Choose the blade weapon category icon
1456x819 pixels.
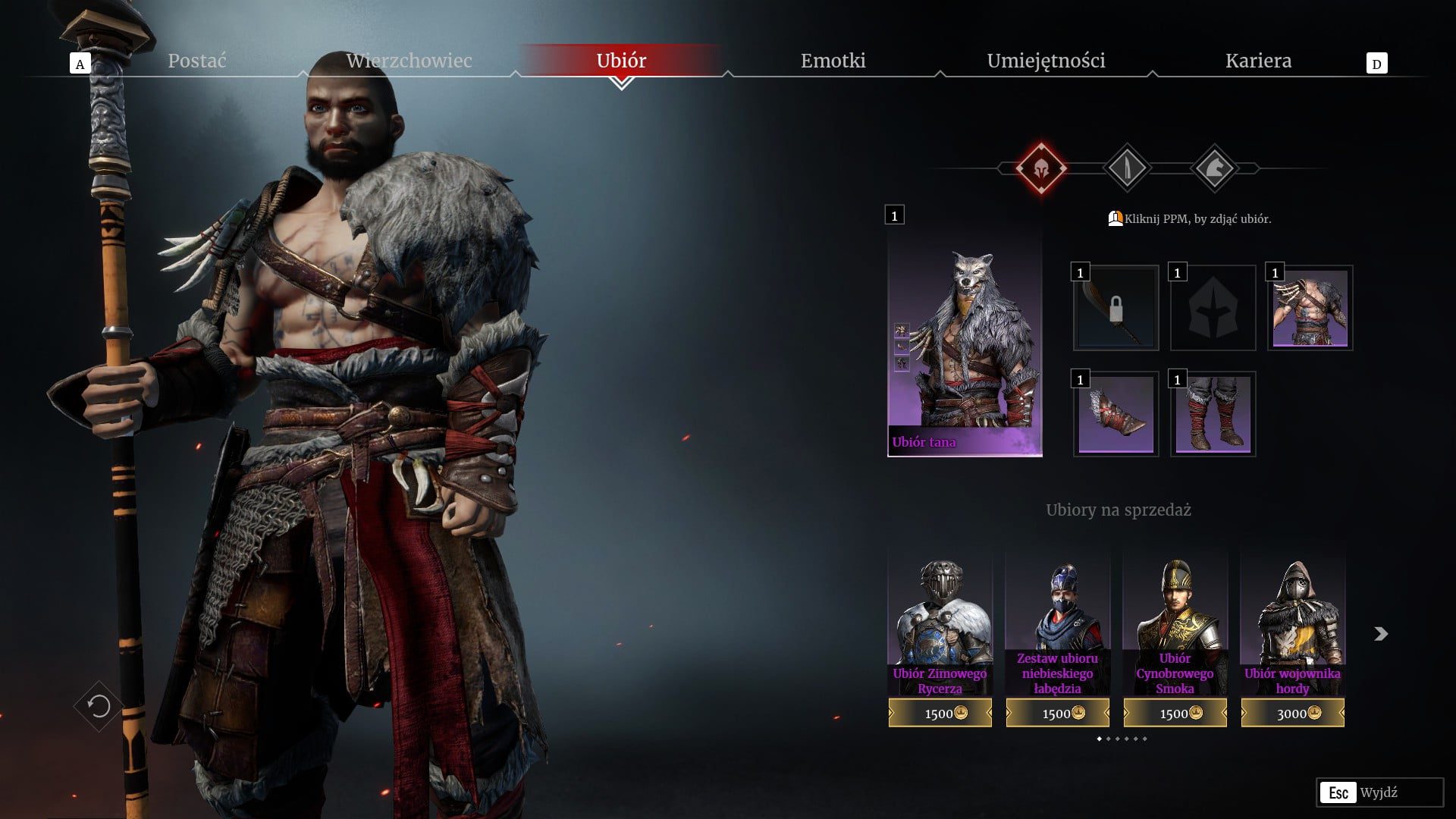coord(1127,168)
